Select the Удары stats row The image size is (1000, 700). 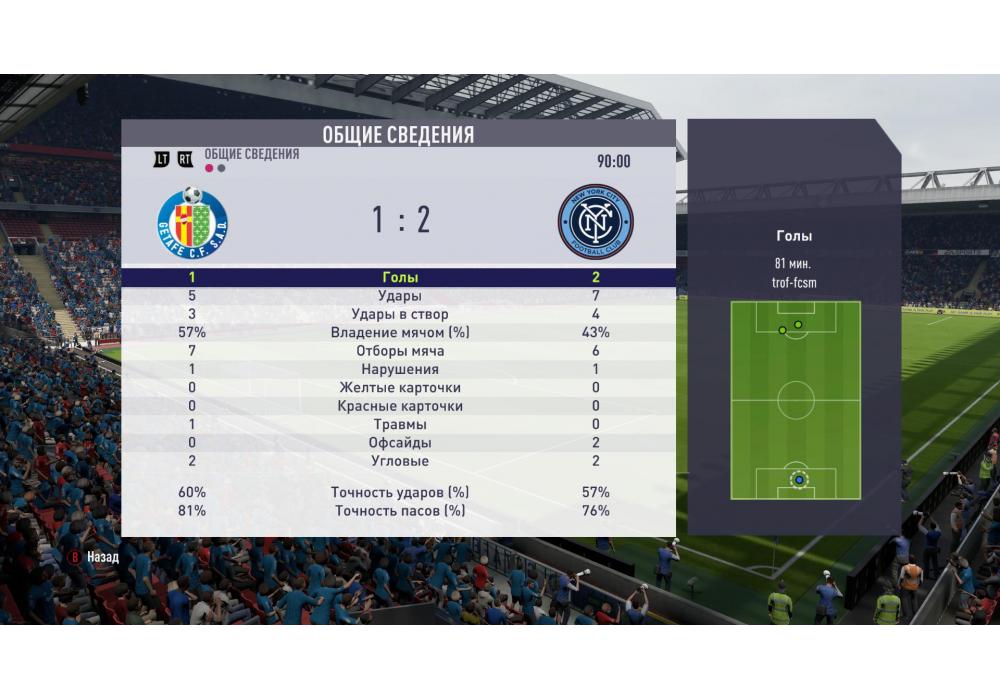tap(400, 296)
